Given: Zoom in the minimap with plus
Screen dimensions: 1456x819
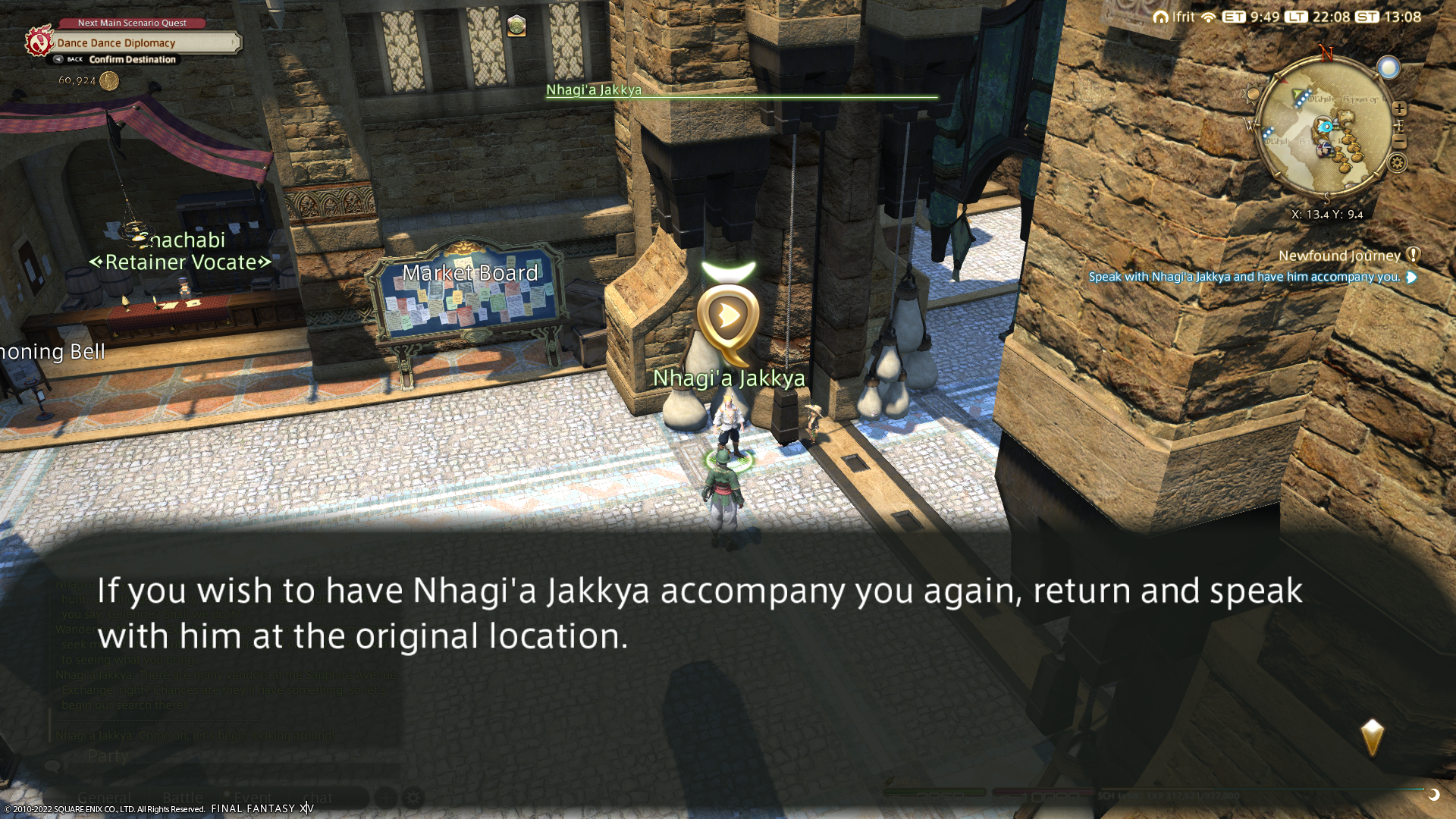Looking at the screenshot, I should pos(1399,108).
